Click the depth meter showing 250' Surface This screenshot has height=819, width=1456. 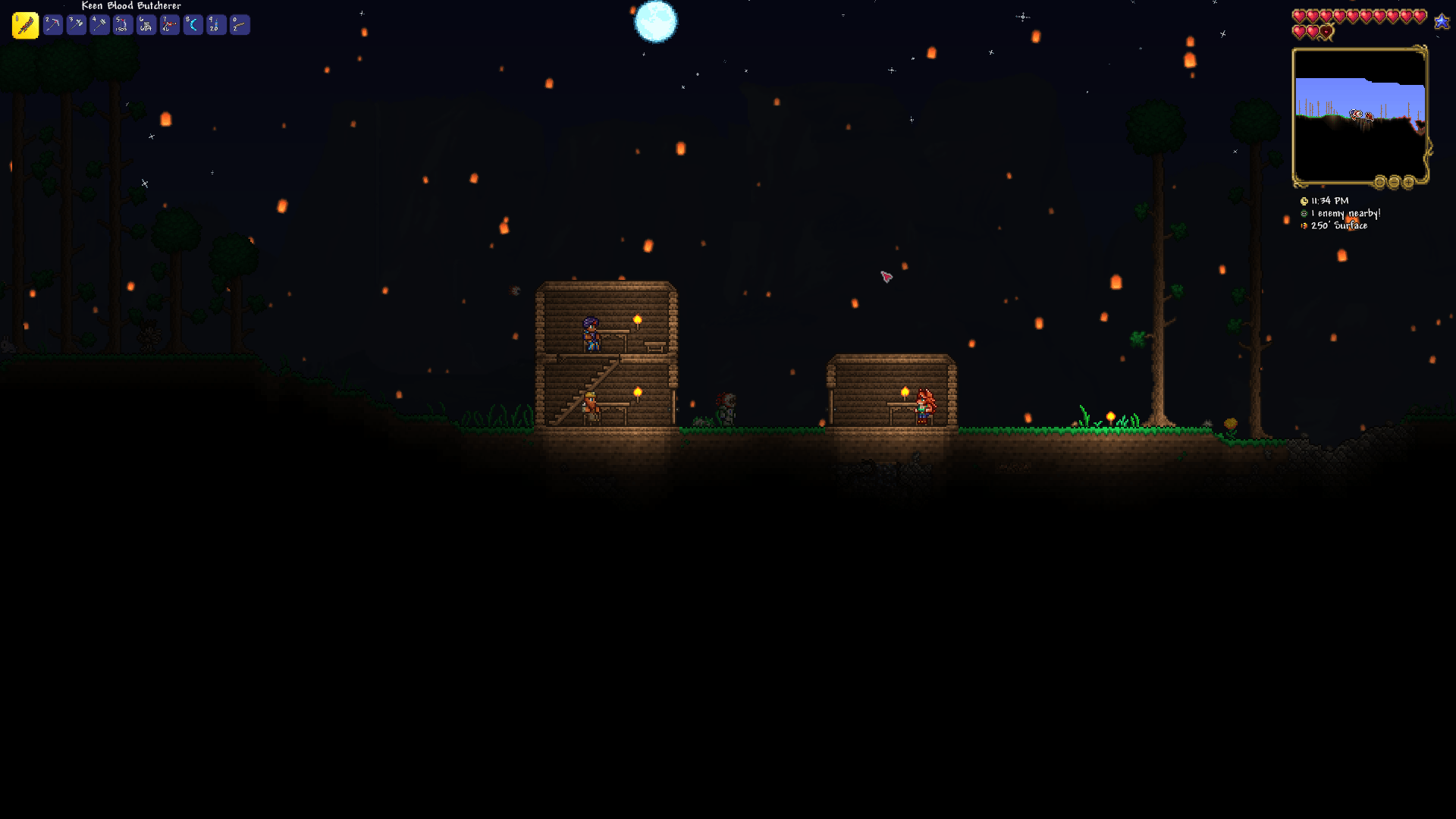point(1338,225)
